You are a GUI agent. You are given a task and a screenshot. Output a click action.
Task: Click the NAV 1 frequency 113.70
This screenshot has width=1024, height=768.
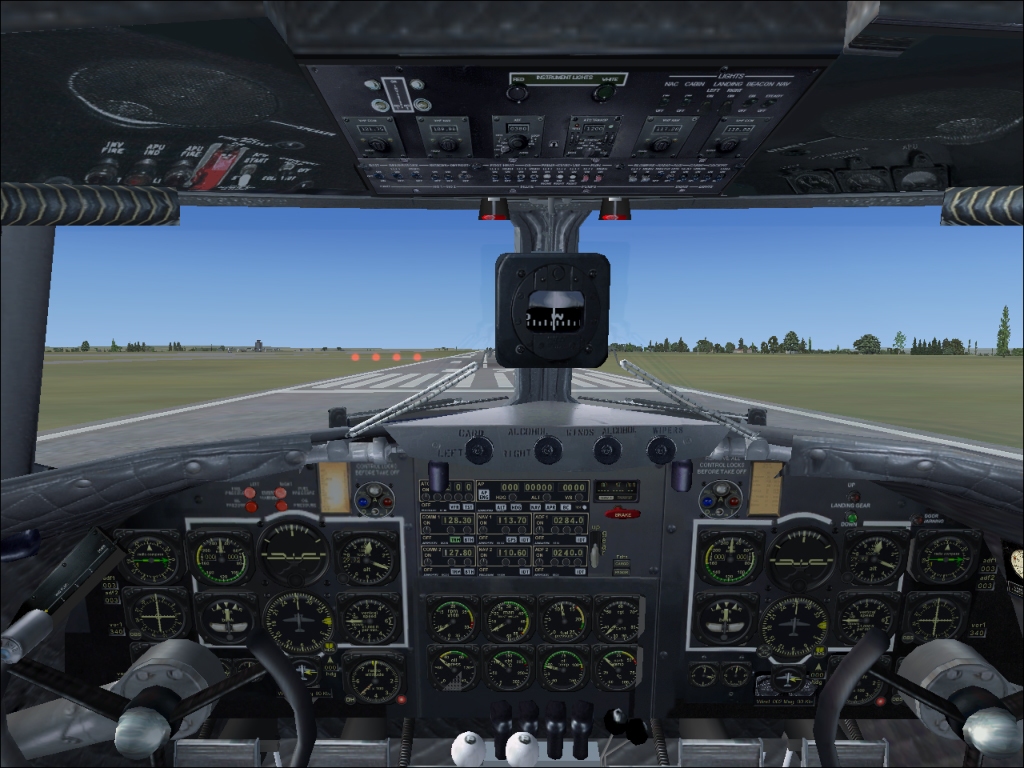pos(514,521)
